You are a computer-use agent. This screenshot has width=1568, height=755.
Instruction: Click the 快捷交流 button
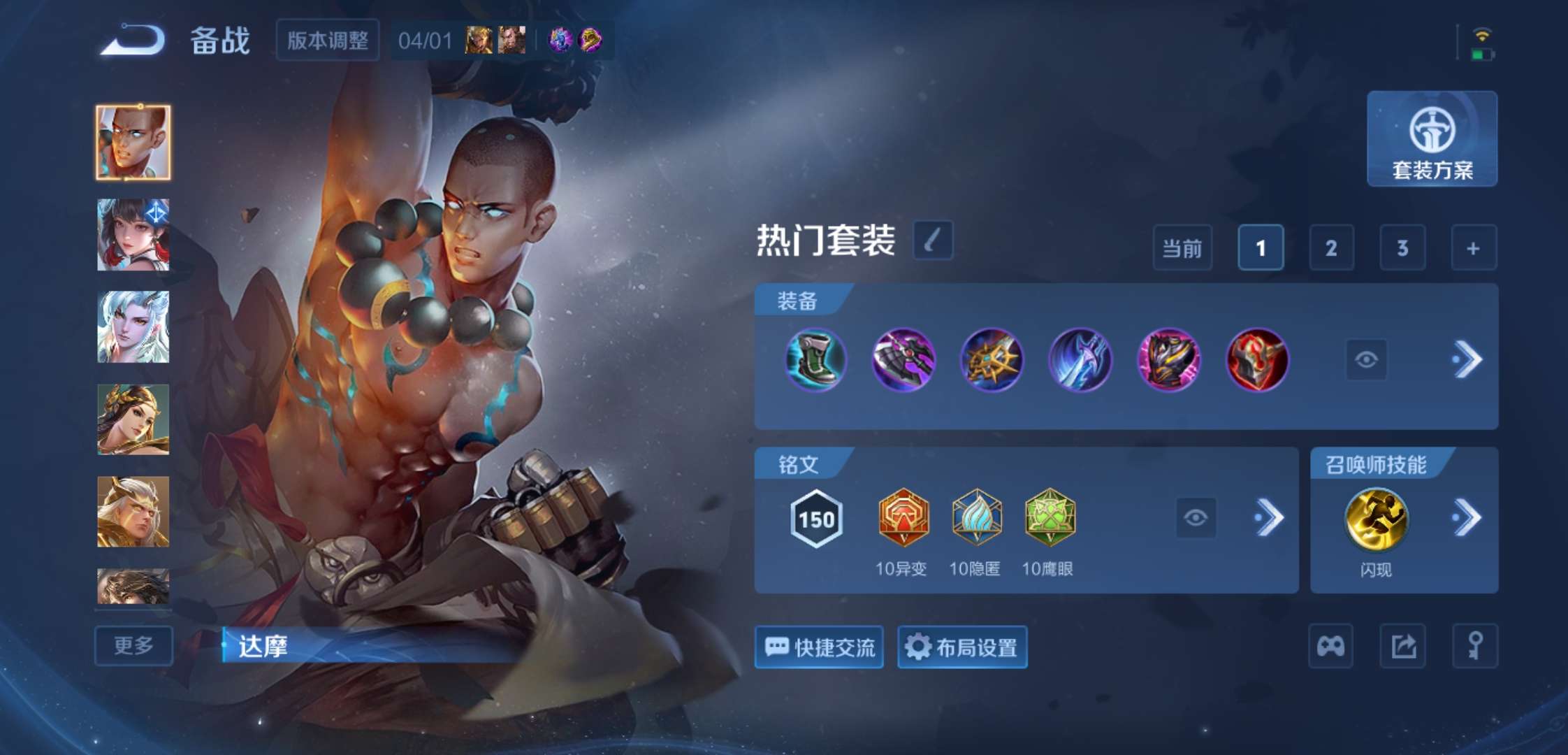pyautogui.click(x=818, y=647)
